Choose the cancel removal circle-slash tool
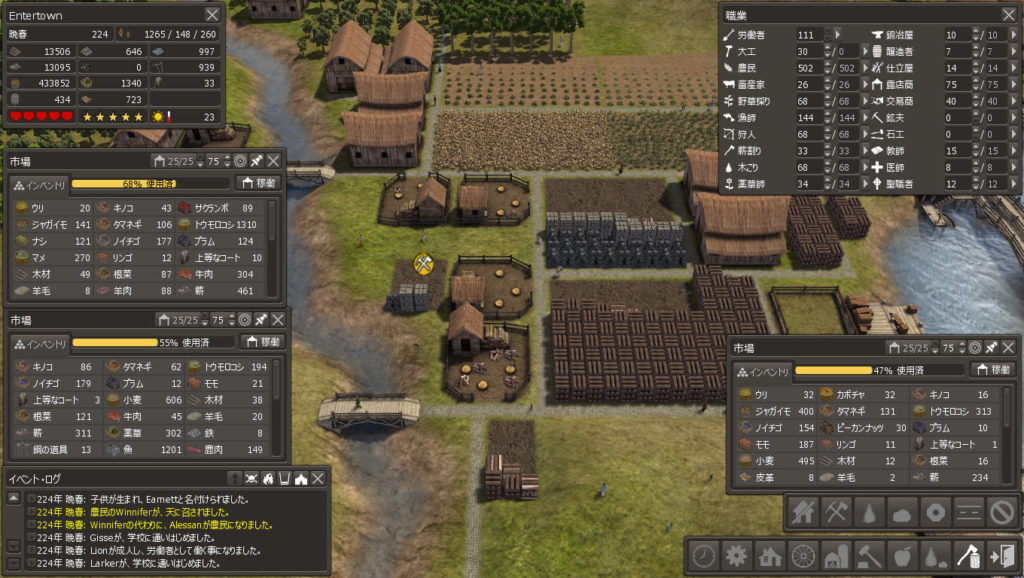1024x578 pixels. 1001,513
